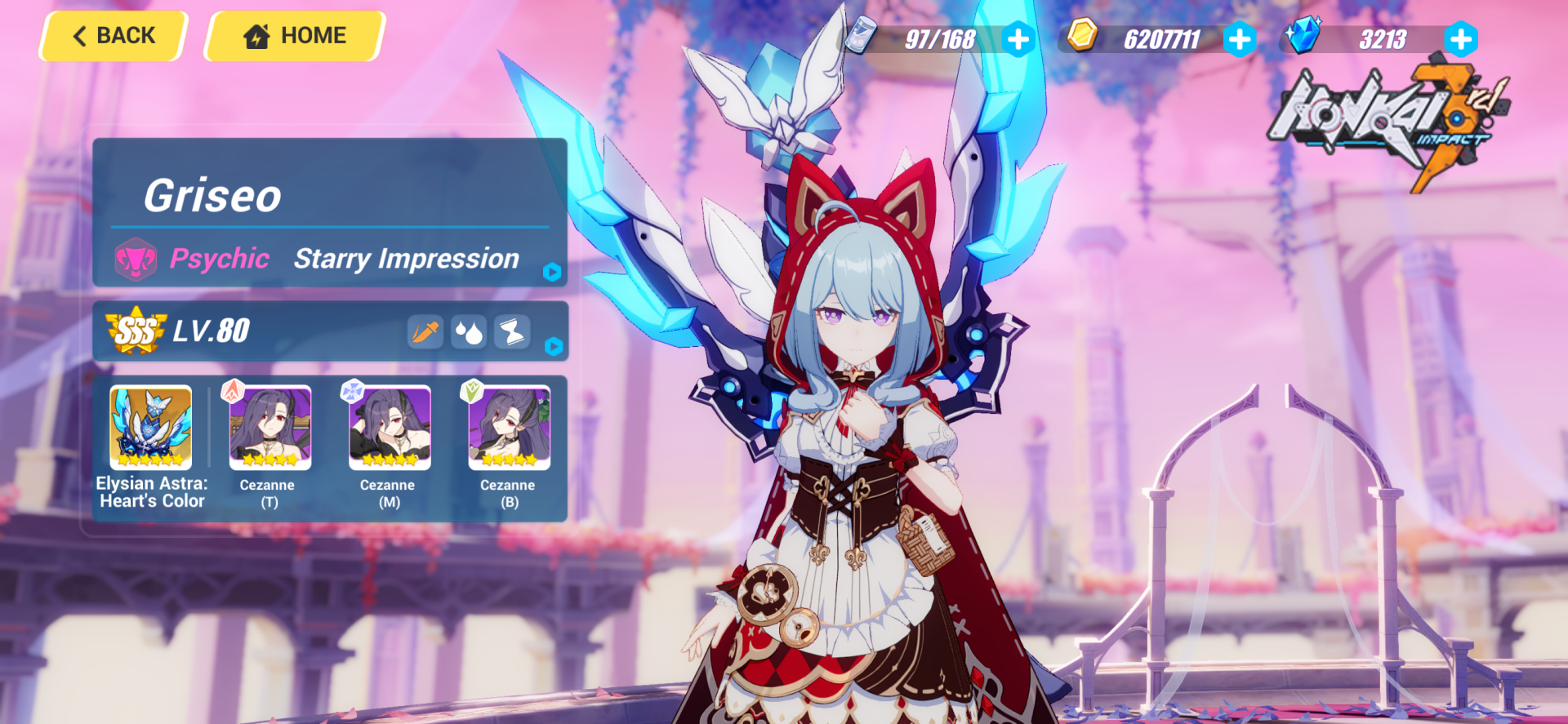Click the gold coin currency icon
This screenshot has height=724, width=1568.
1080,36
